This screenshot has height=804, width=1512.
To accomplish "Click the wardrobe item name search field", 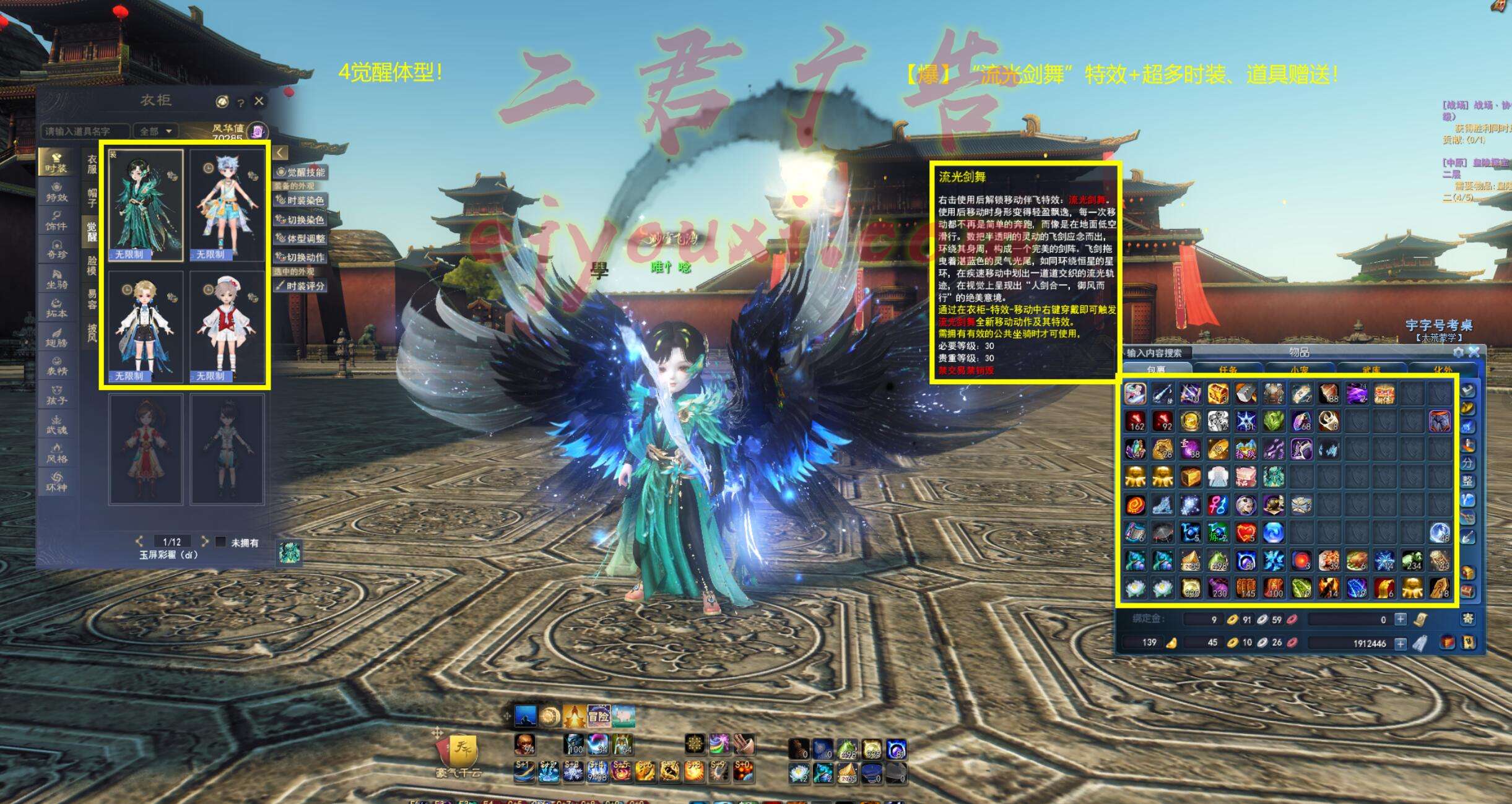I will [85, 131].
